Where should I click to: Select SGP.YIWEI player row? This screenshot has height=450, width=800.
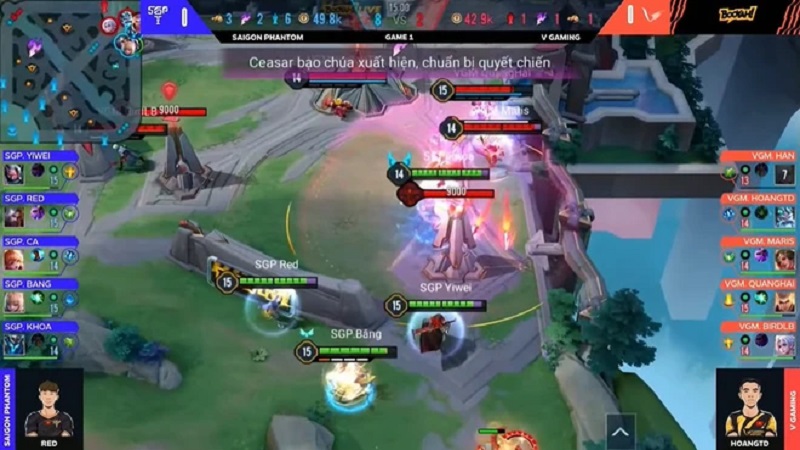(x=40, y=167)
